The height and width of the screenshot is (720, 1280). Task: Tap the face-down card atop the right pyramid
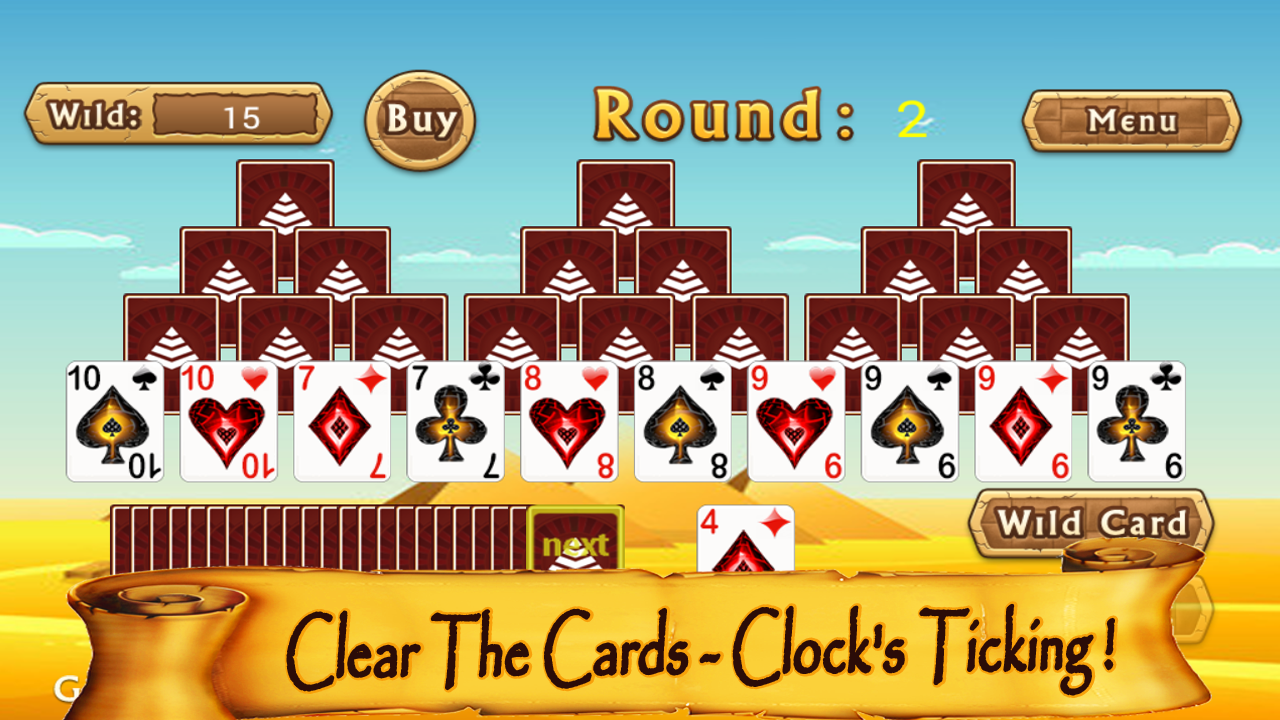pos(968,200)
